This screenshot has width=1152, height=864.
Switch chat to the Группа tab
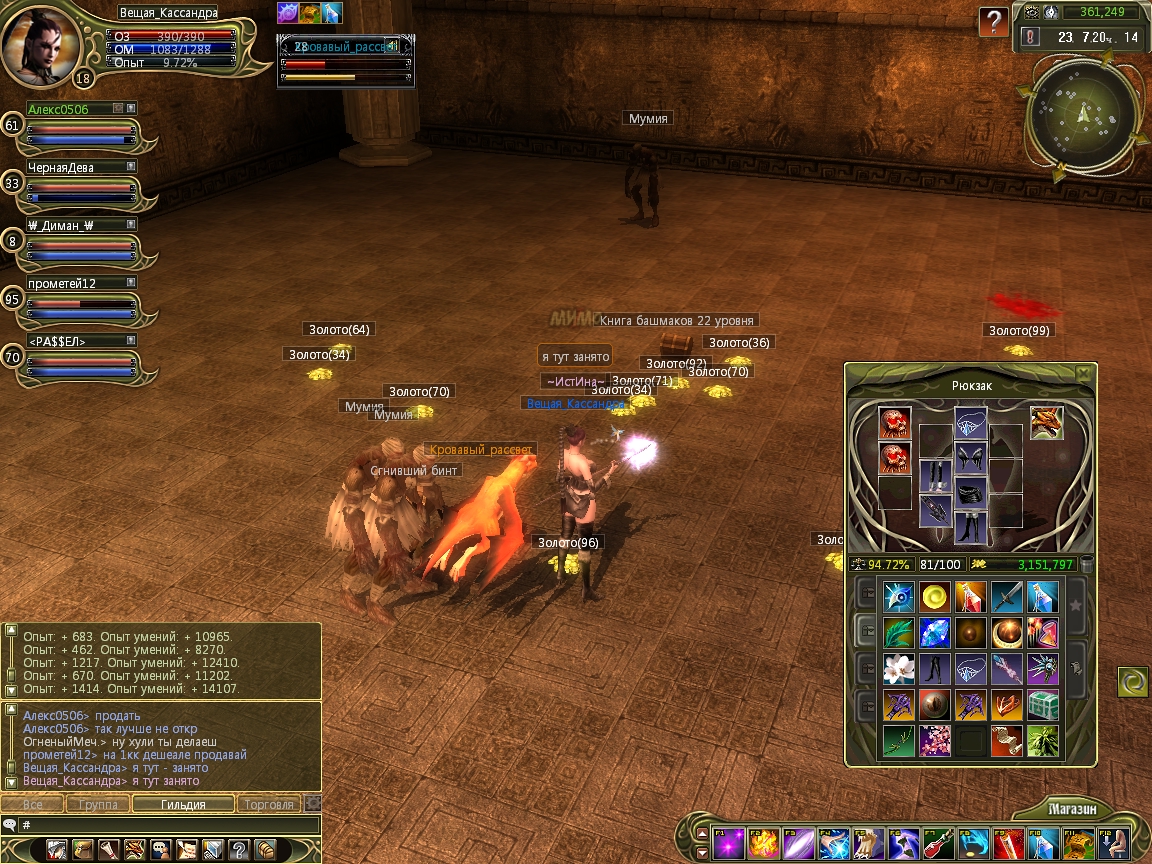pos(99,804)
